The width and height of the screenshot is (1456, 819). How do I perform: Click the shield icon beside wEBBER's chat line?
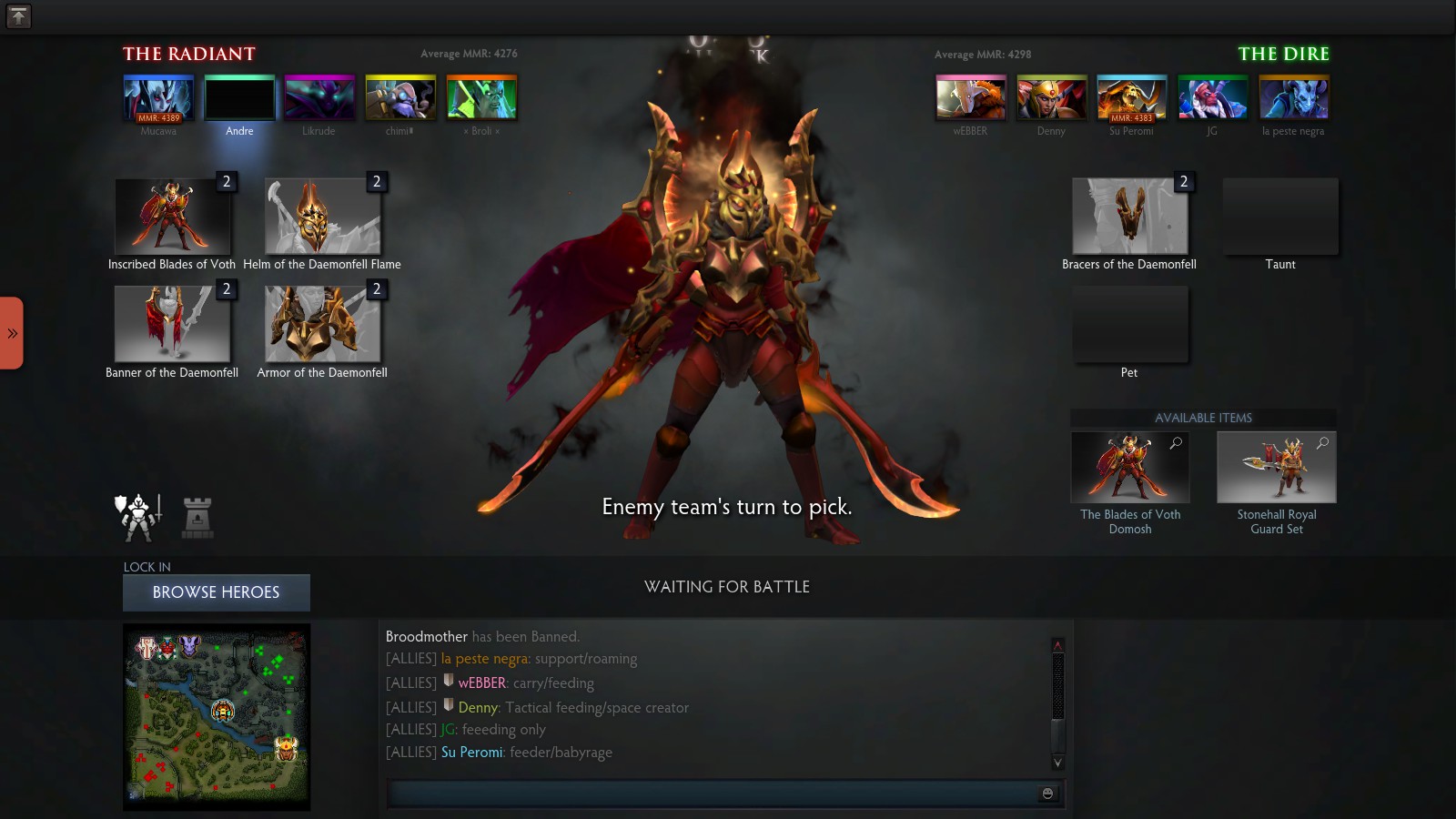pyautogui.click(x=447, y=682)
